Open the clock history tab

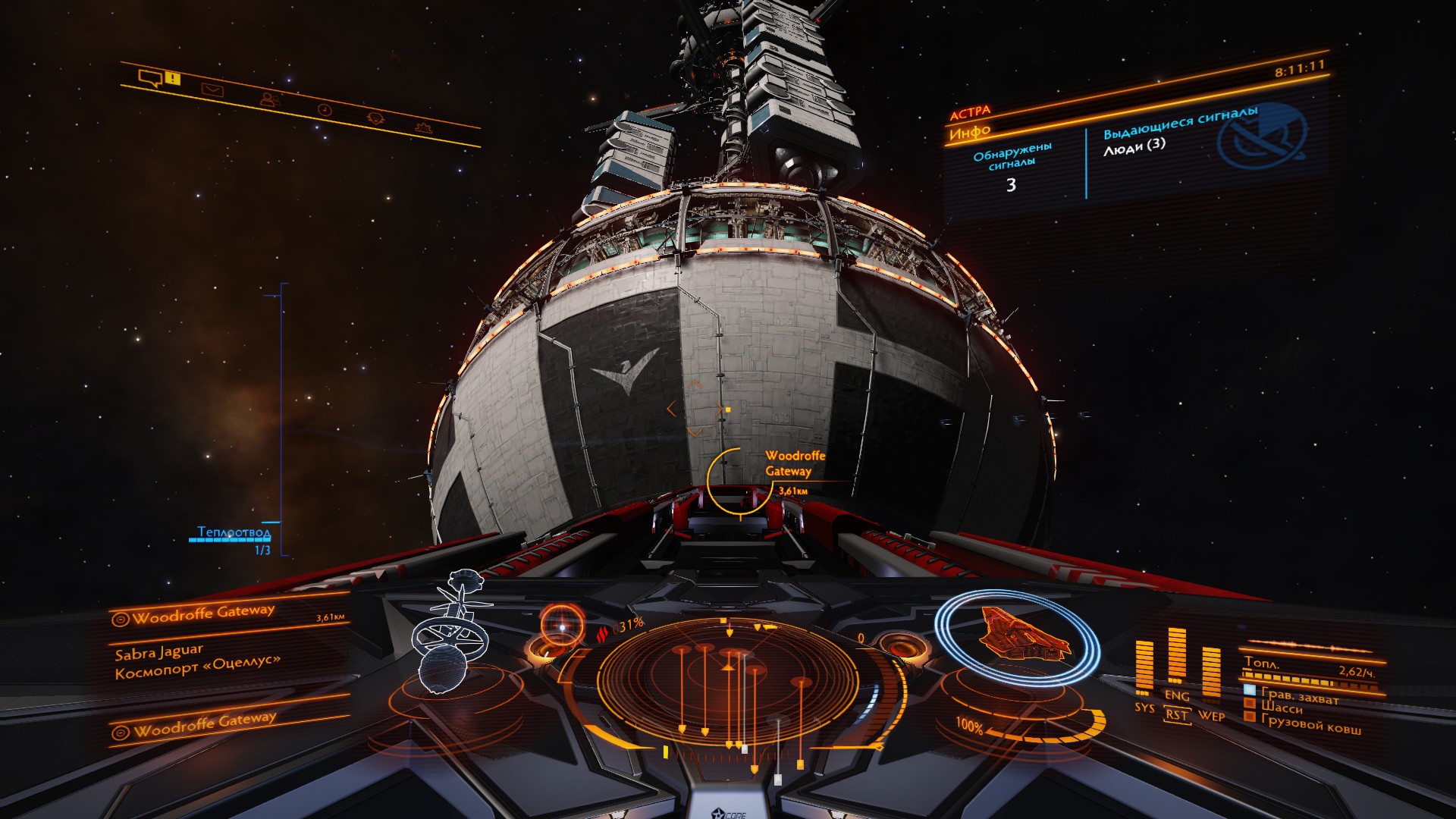coord(325,109)
